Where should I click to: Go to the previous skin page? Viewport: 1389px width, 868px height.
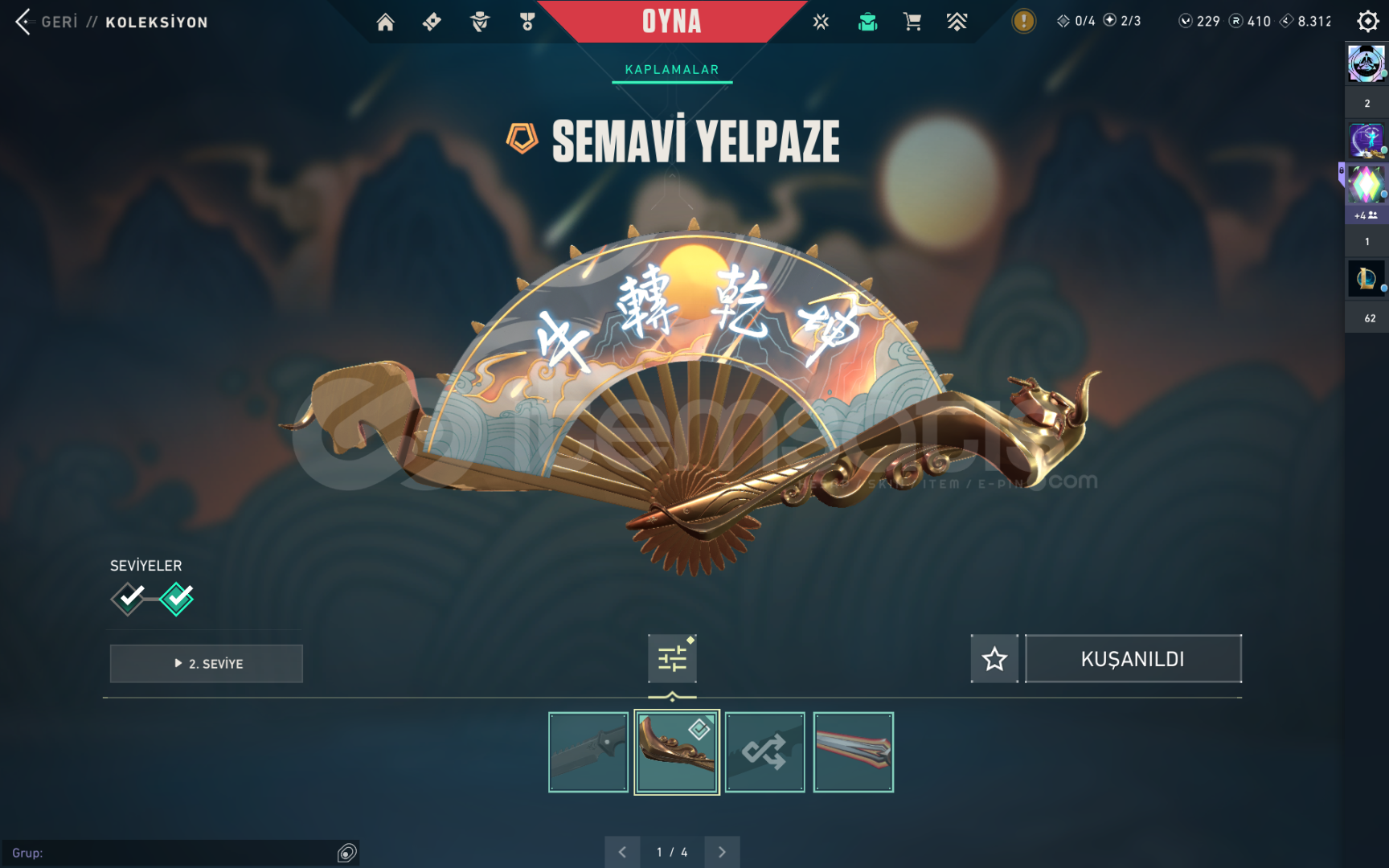pyautogui.click(x=622, y=852)
